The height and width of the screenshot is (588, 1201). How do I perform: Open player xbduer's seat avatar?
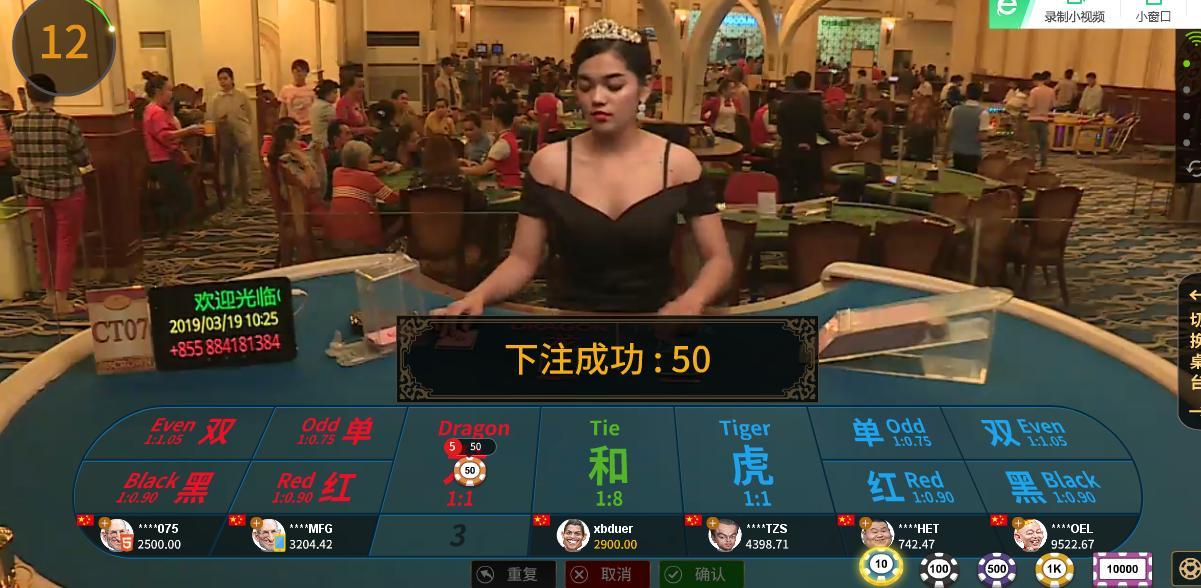[573, 535]
